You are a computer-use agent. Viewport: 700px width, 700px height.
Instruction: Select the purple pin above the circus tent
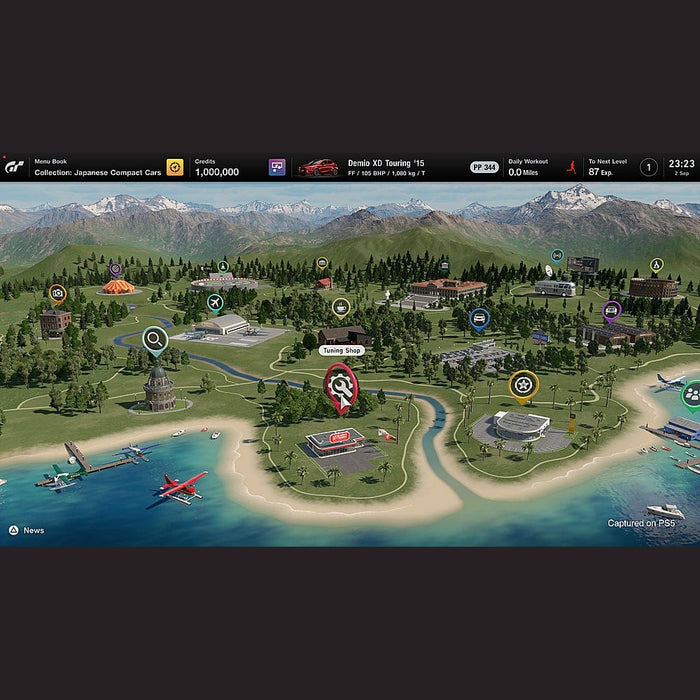coord(116,269)
